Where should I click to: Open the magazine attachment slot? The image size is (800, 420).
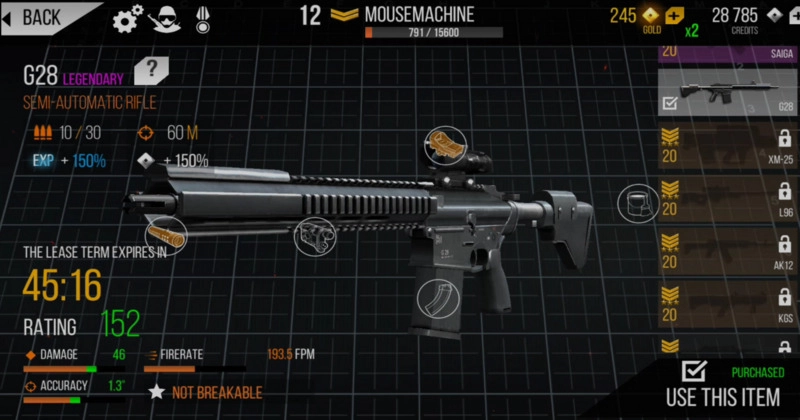437,298
